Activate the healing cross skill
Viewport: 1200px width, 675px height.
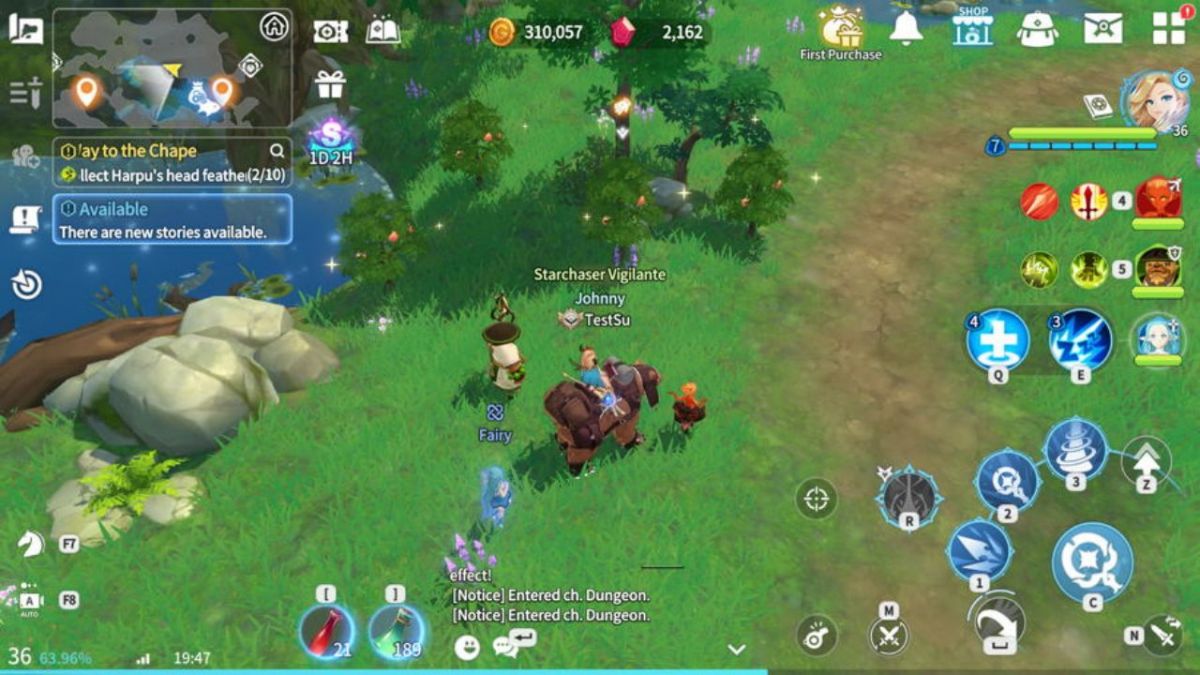click(997, 342)
